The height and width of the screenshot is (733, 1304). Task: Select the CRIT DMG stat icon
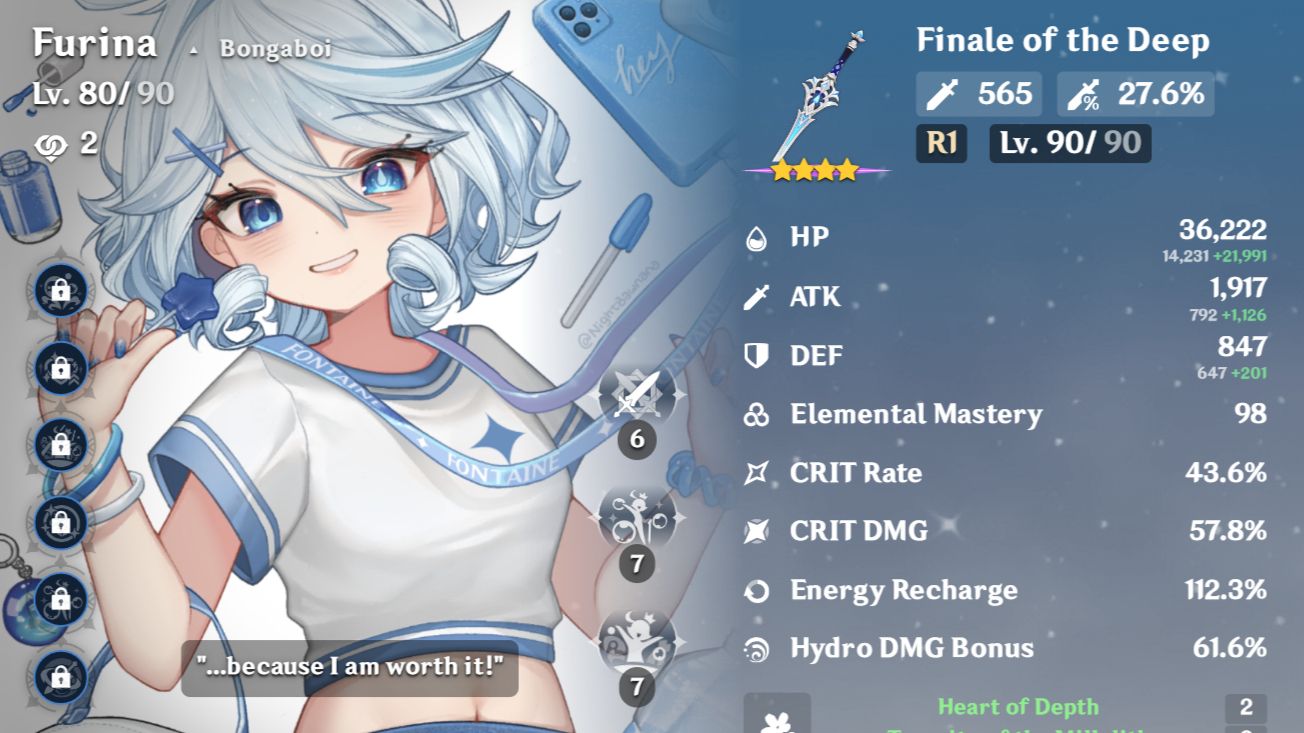click(x=758, y=531)
